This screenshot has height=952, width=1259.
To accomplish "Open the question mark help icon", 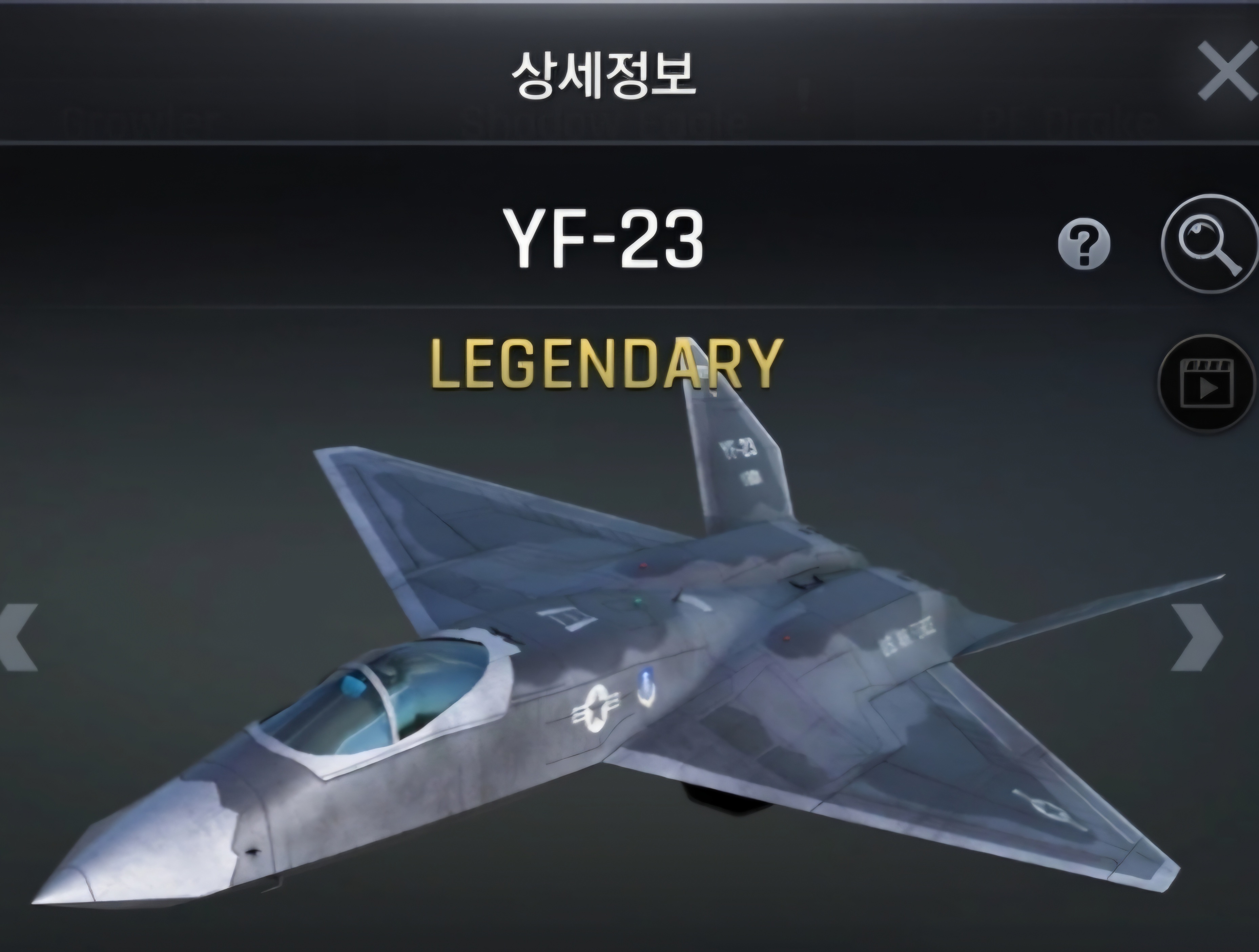I will tap(1084, 244).
